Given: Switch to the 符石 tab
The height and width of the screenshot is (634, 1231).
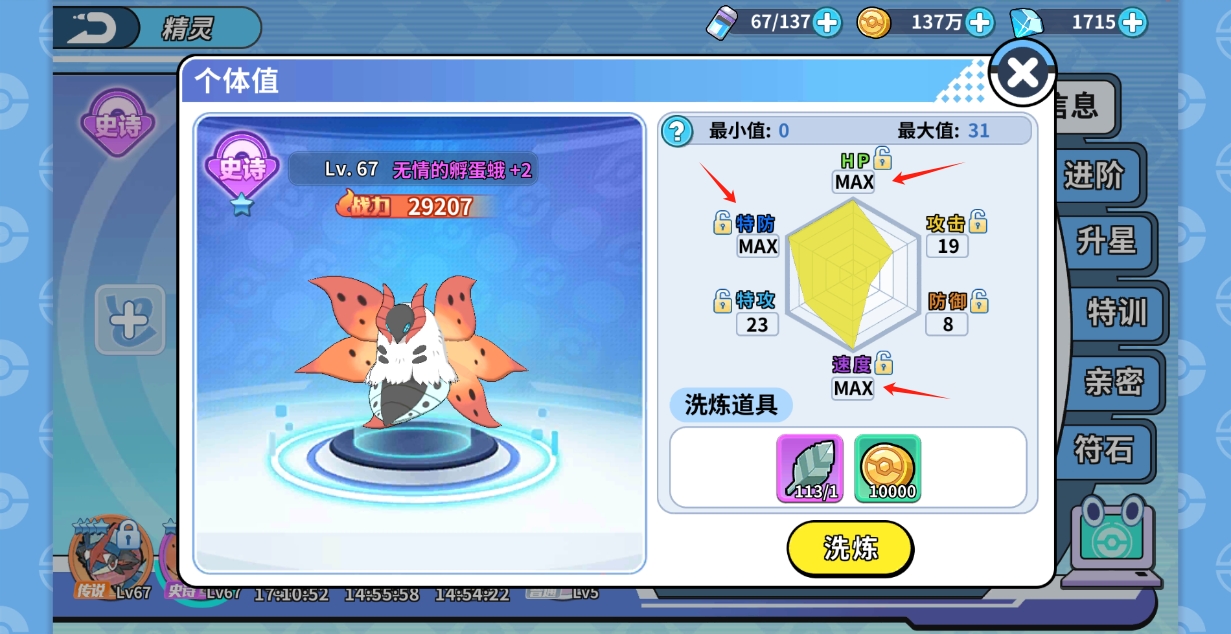Looking at the screenshot, I should pyautogui.click(x=1103, y=449).
